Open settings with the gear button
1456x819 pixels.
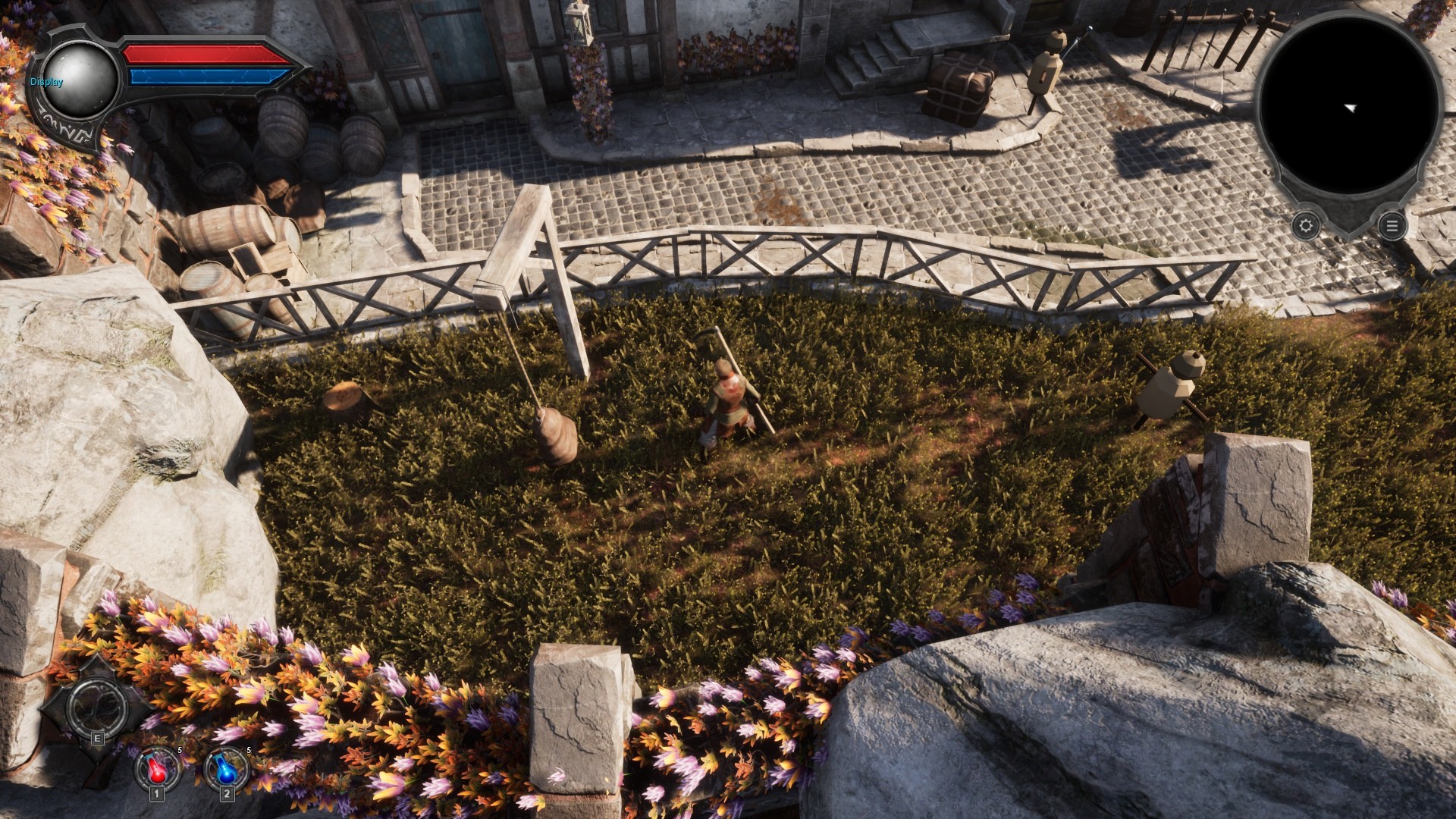(1305, 225)
